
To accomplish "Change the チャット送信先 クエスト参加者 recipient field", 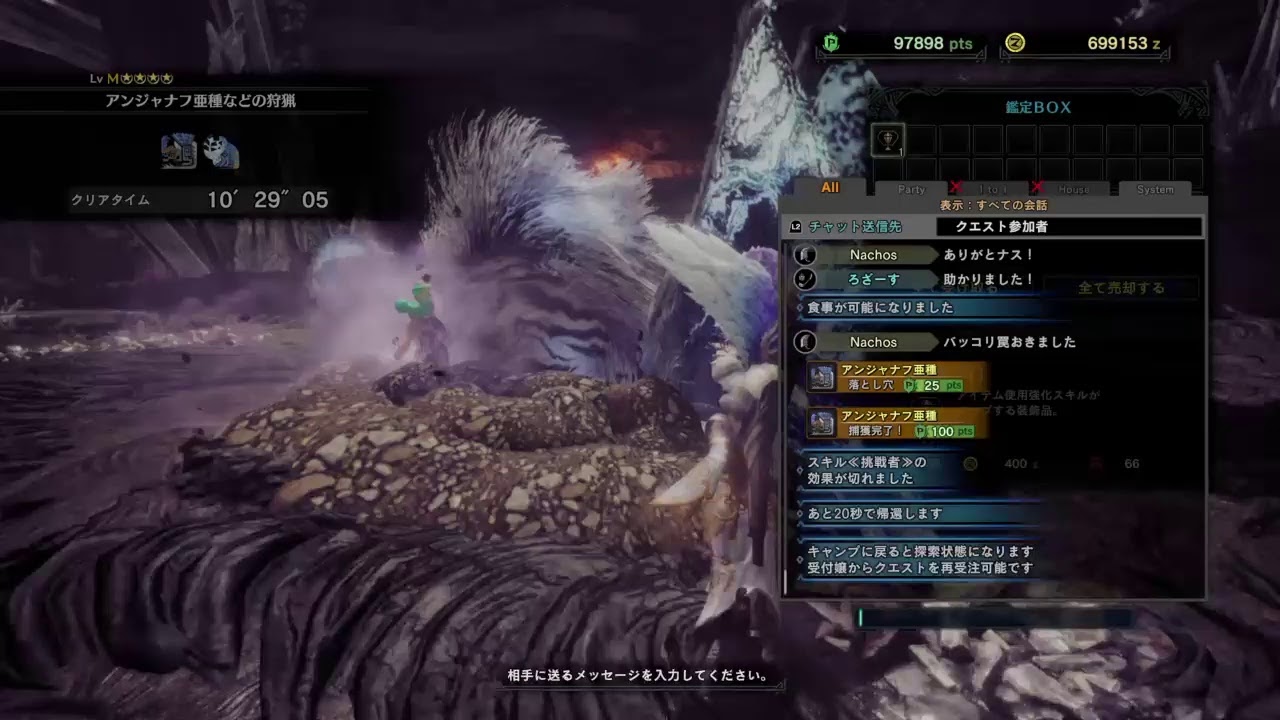I will (1068, 227).
